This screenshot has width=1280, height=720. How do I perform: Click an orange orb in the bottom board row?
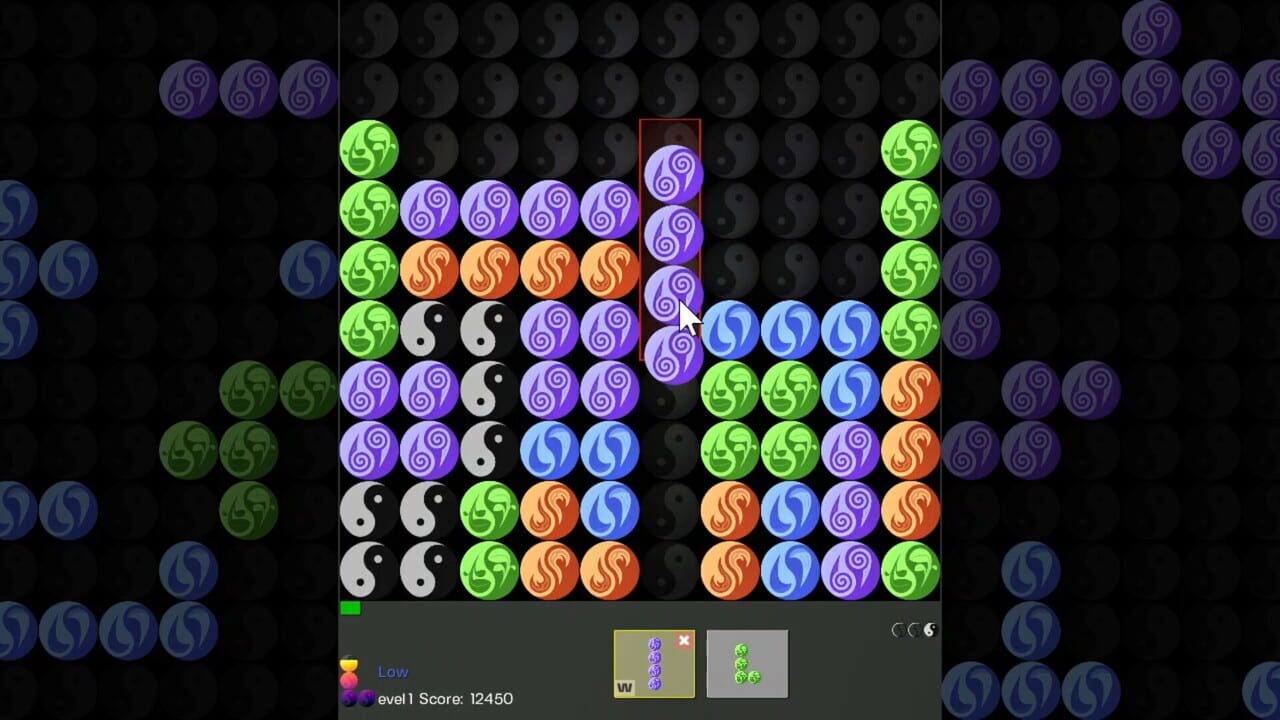pos(551,568)
